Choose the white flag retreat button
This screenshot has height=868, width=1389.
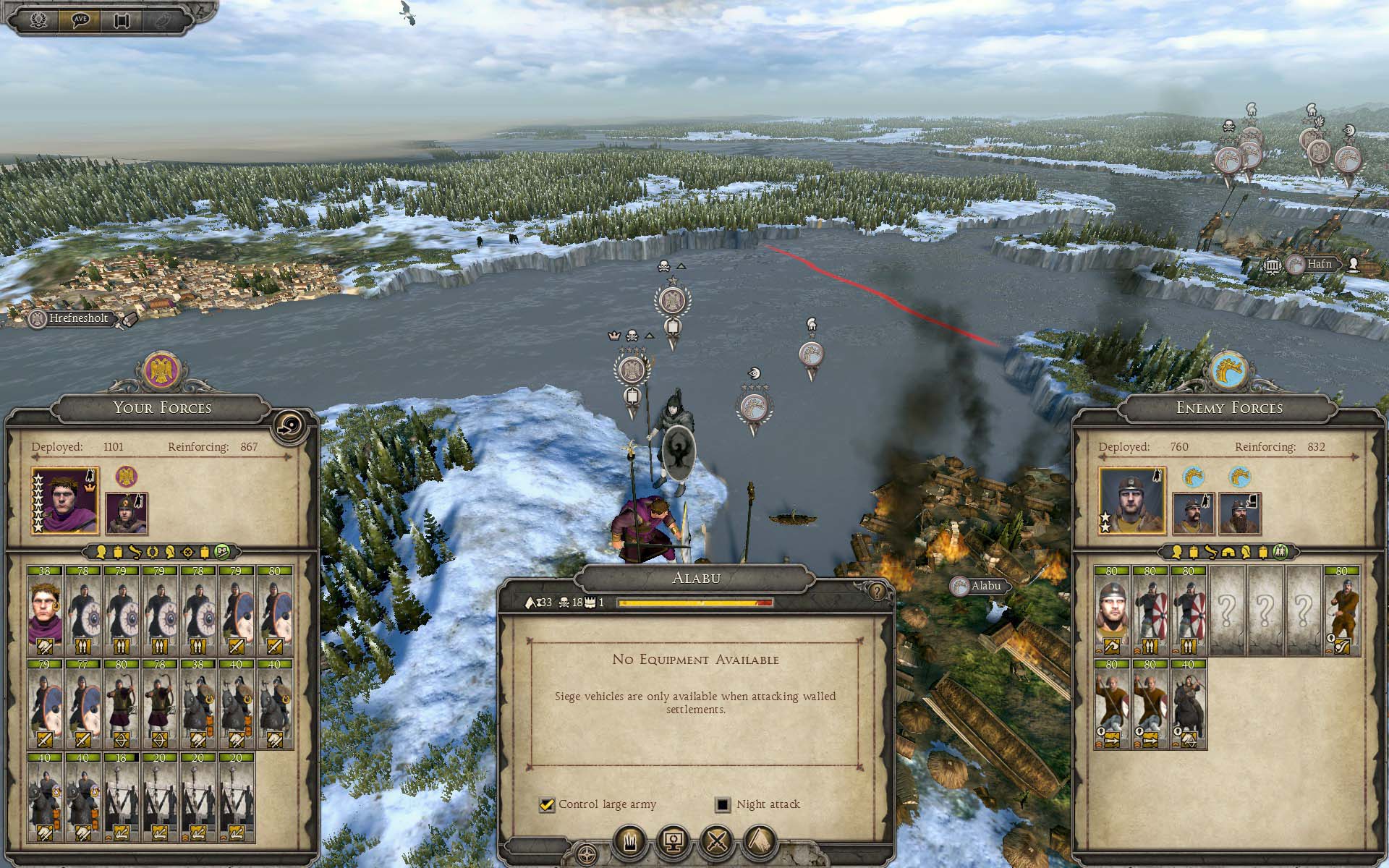tap(760, 842)
